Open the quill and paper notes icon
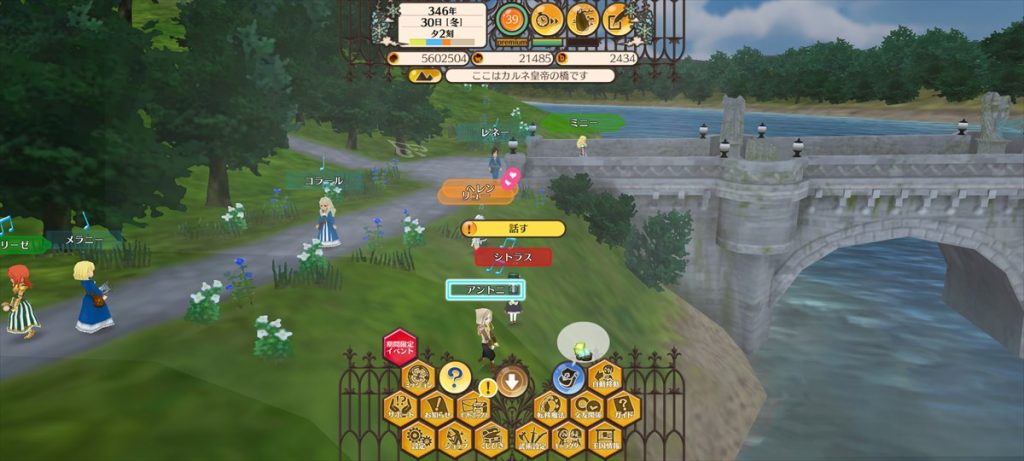 pyautogui.click(x=618, y=18)
